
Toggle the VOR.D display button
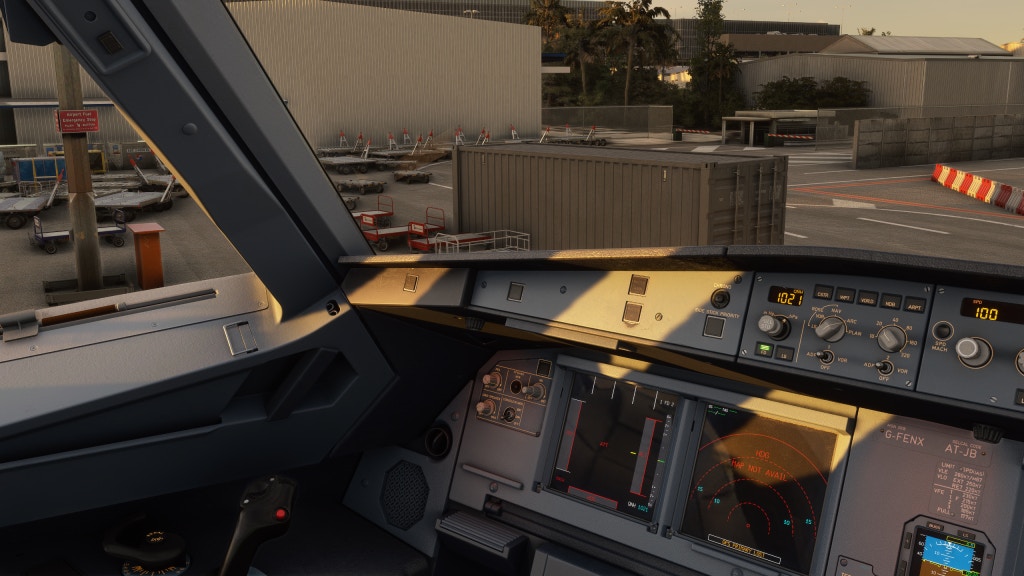click(867, 299)
